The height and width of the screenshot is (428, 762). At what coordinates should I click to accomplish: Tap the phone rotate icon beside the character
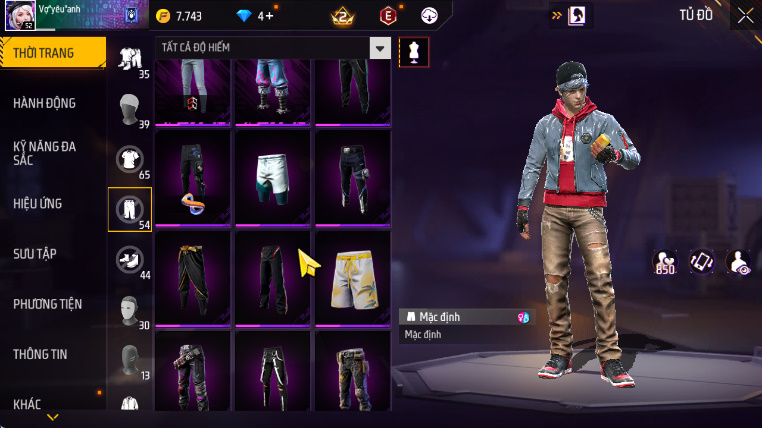pos(701,262)
